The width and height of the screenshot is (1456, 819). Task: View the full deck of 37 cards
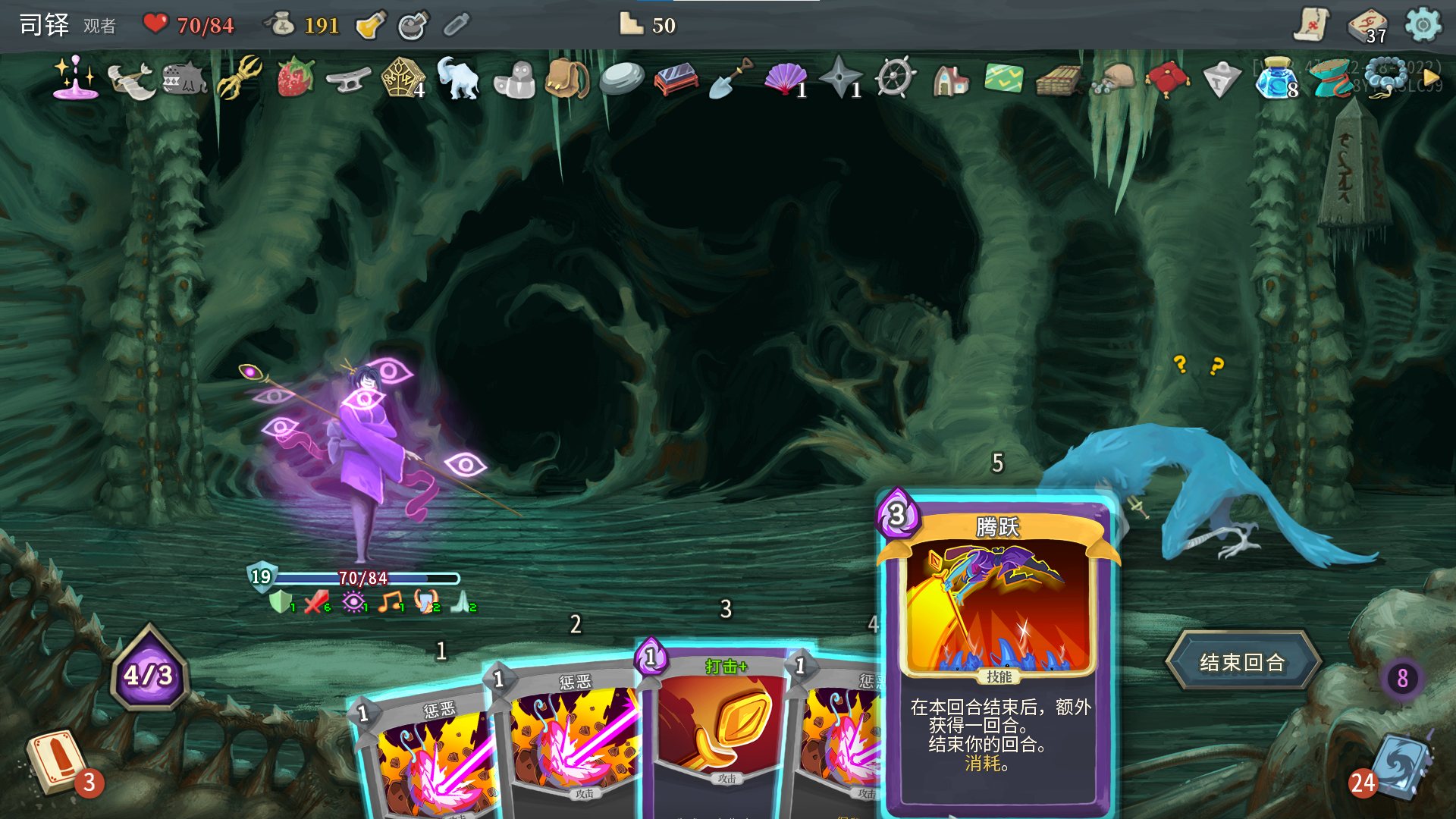tap(1366, 26)
